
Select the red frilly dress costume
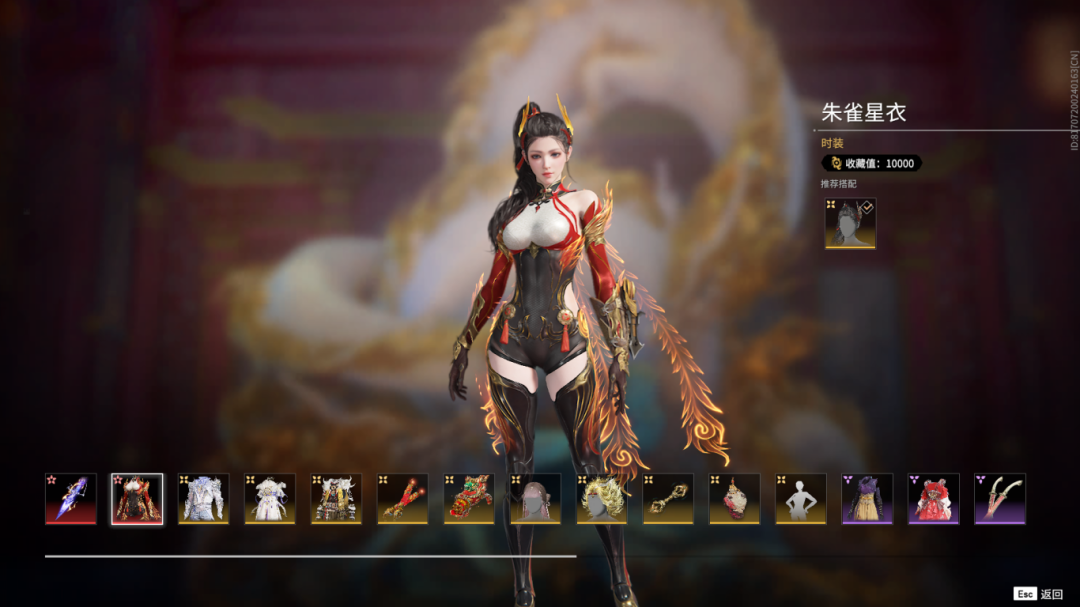tap(934, 498)
